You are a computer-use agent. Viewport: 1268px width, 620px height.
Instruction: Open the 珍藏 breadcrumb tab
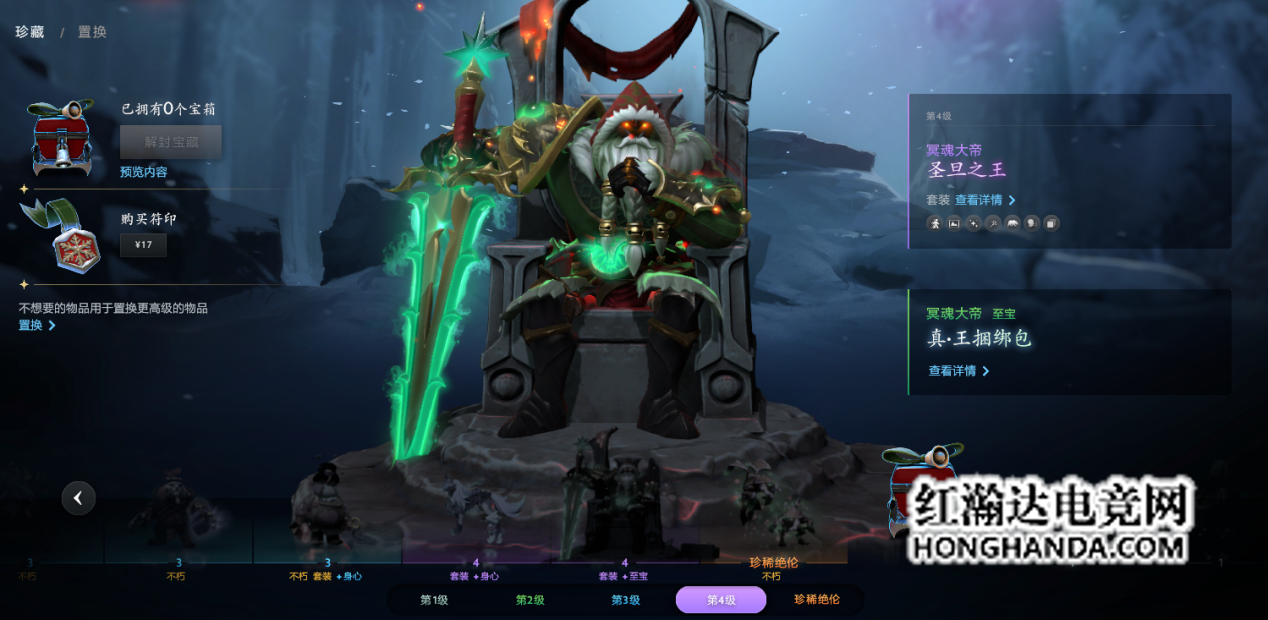[30, 32]
